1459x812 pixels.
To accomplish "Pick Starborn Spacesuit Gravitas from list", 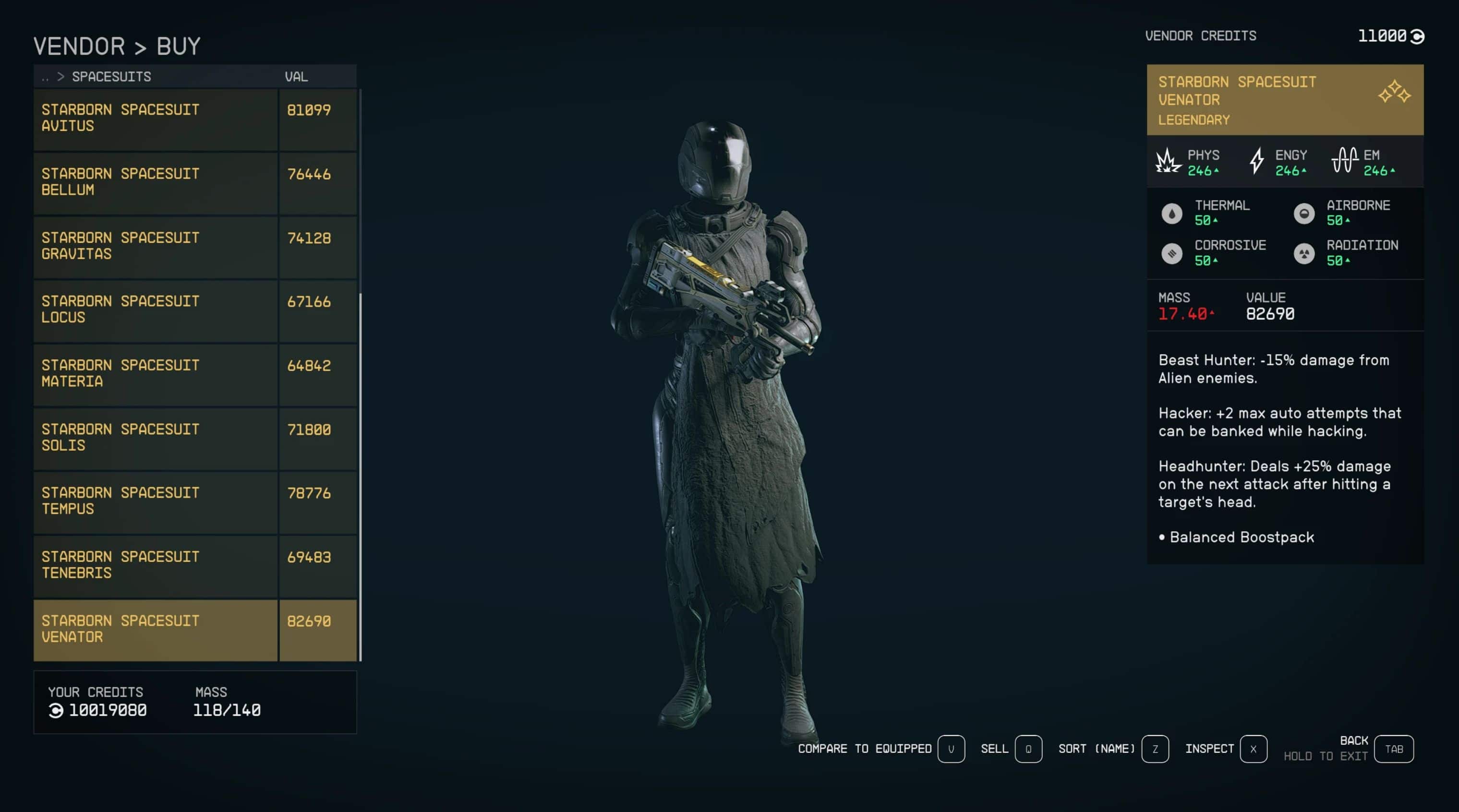I will click(156, 246).
